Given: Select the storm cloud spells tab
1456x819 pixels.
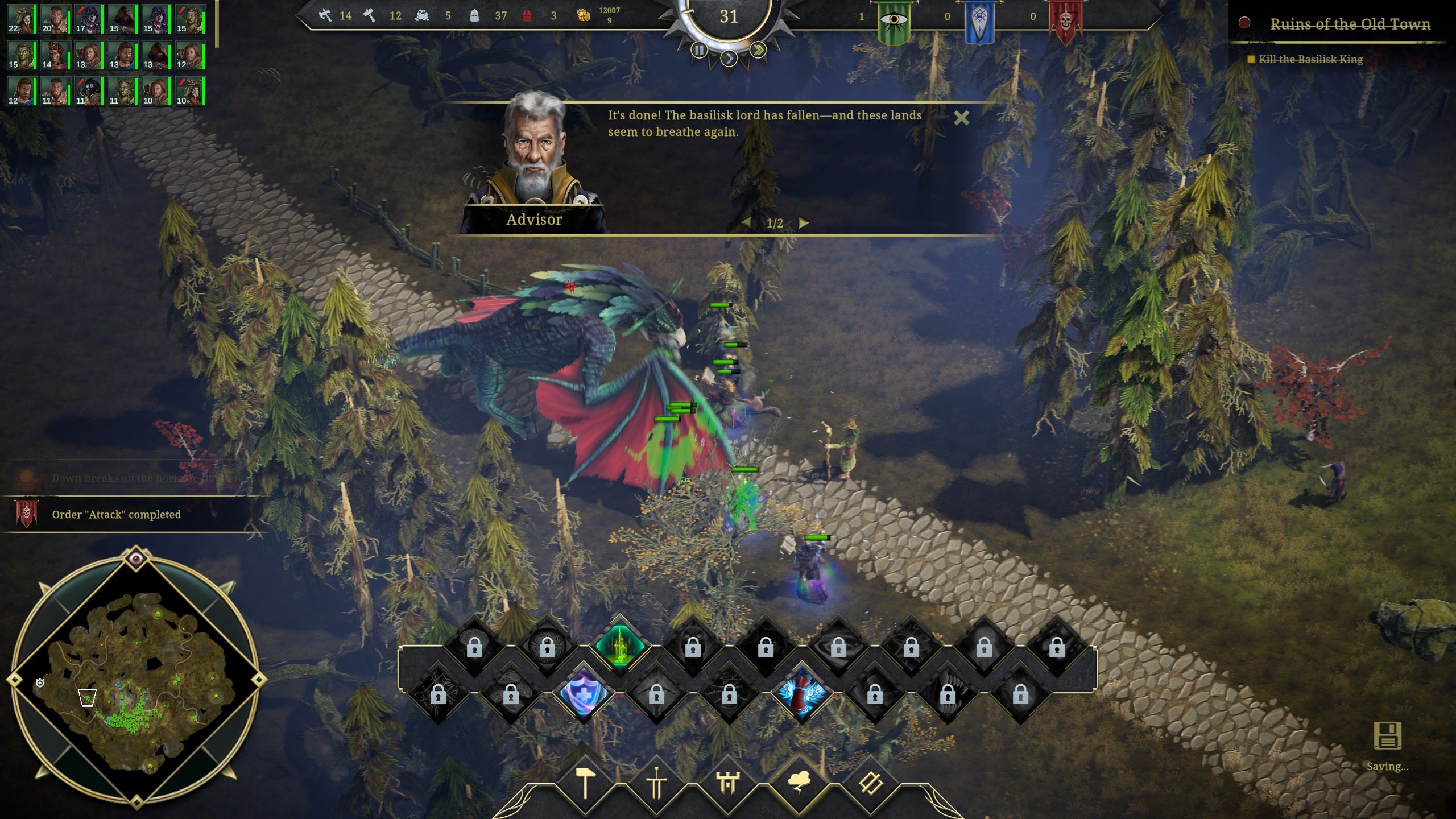Looking at the screenshot, I should coord(799,784).
